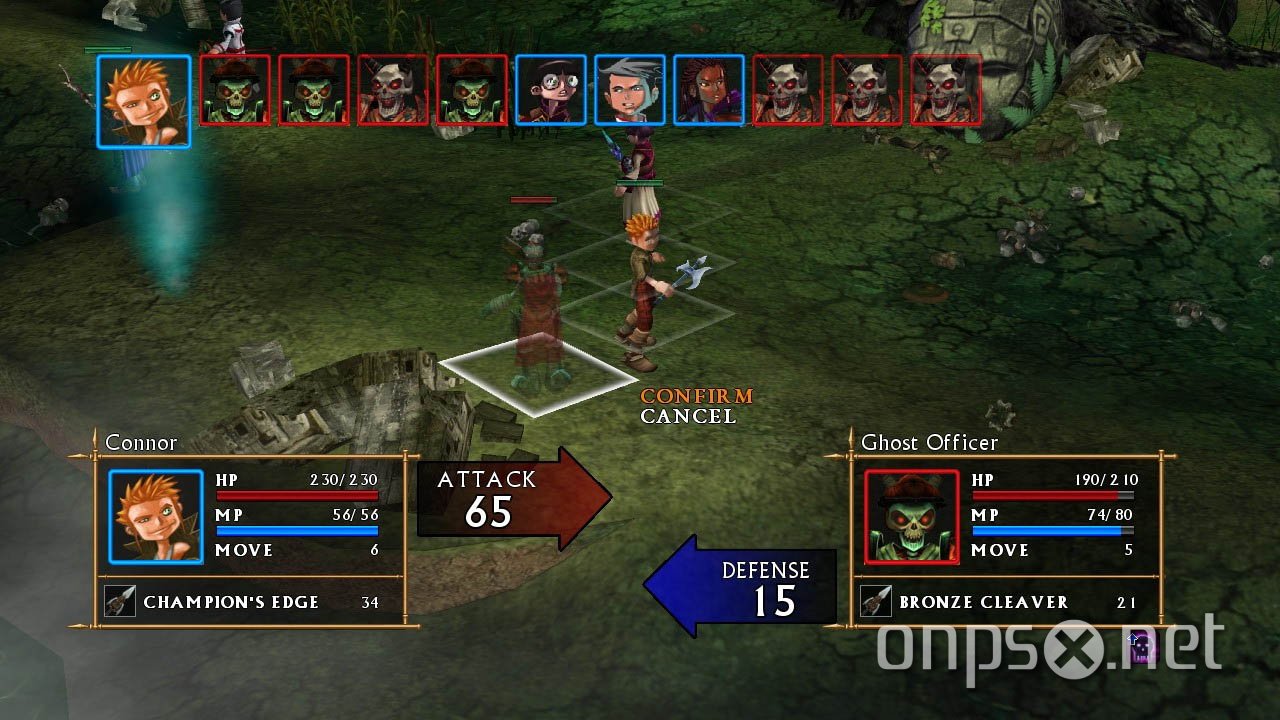
Task: Click the Bronze Cleaver weapon icon
Action: (x=878, y=601)
